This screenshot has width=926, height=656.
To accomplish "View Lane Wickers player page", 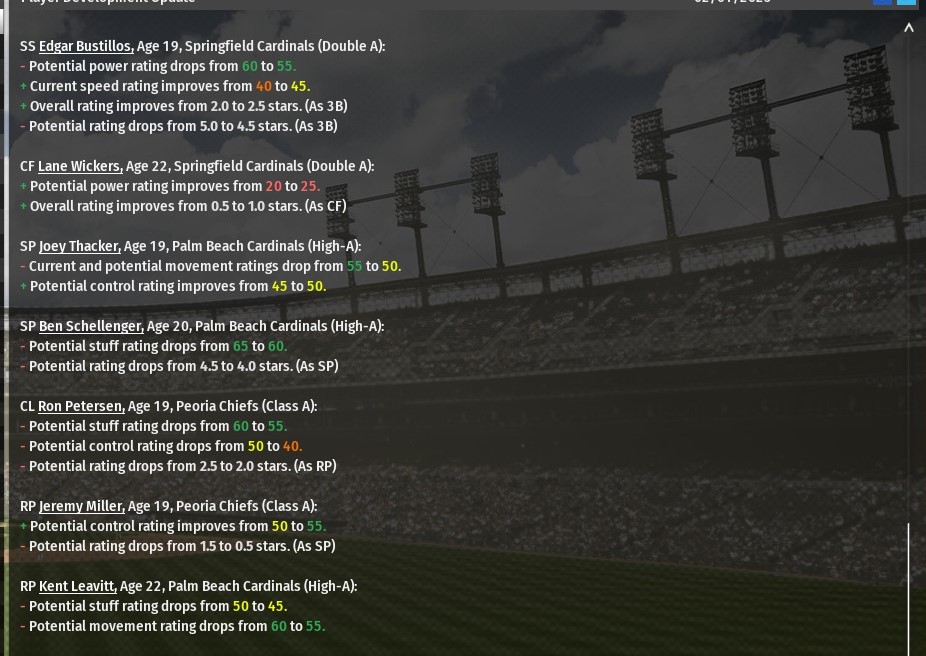I will pos(80,166).
